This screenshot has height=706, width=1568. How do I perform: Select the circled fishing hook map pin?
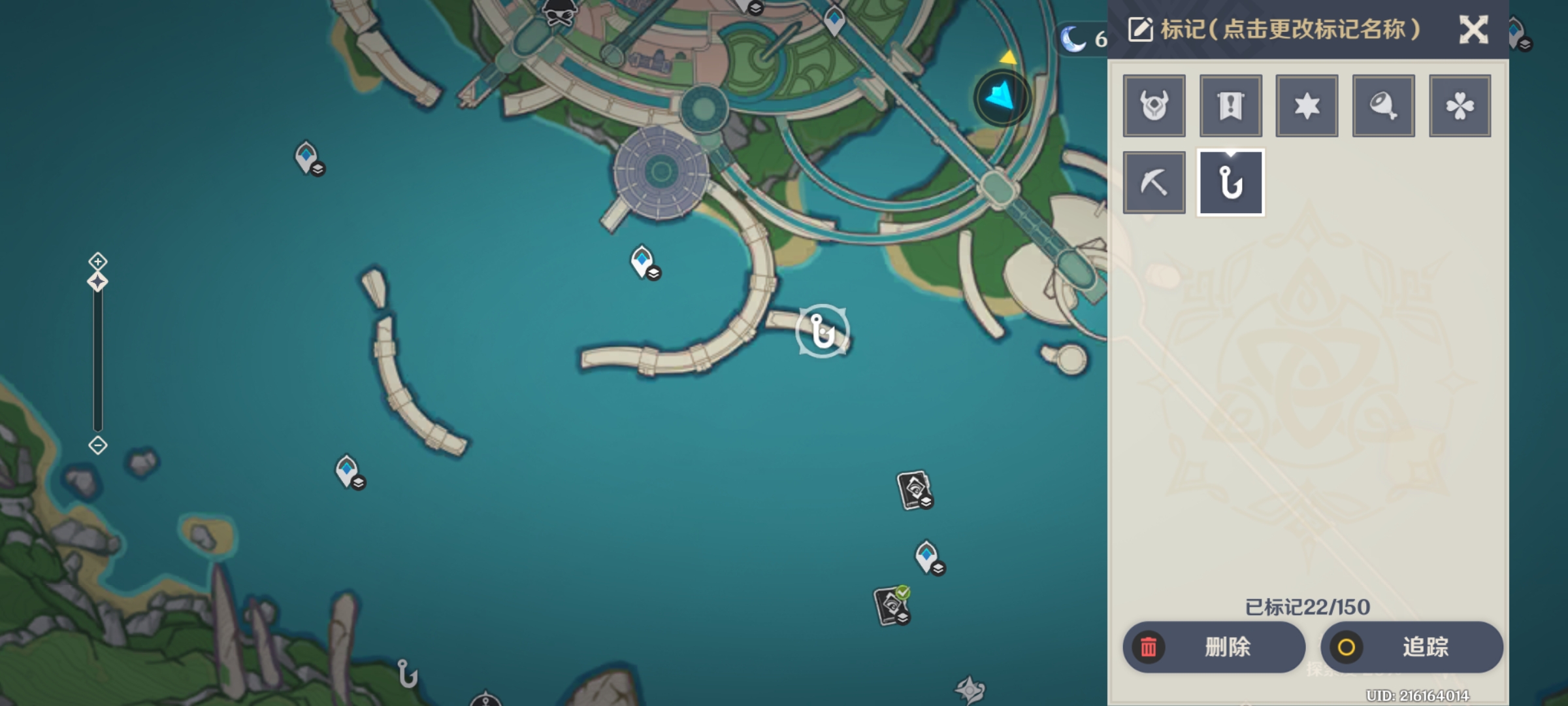[823, 331]
